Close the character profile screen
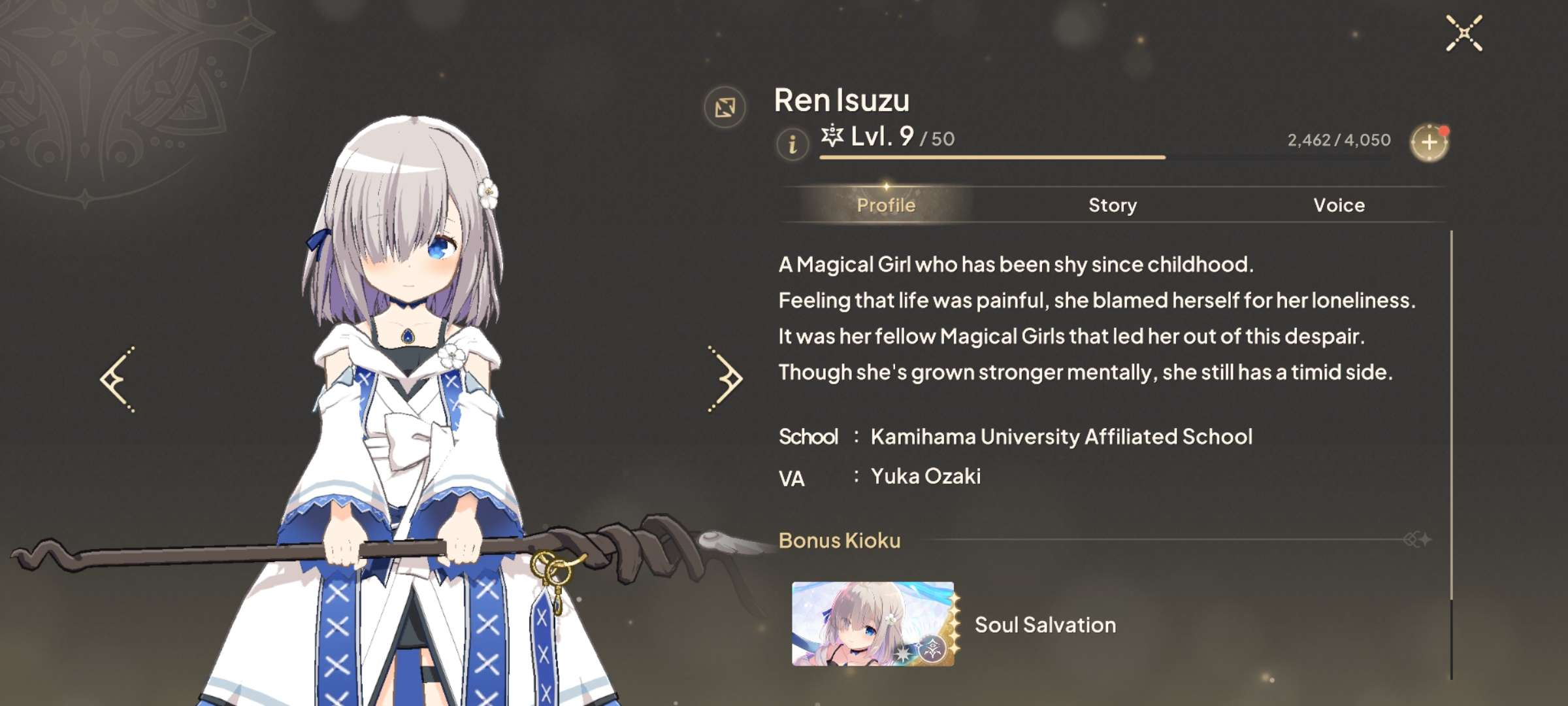Image resolution: width=1568 pixels, height=706 pixels. 1463,33
